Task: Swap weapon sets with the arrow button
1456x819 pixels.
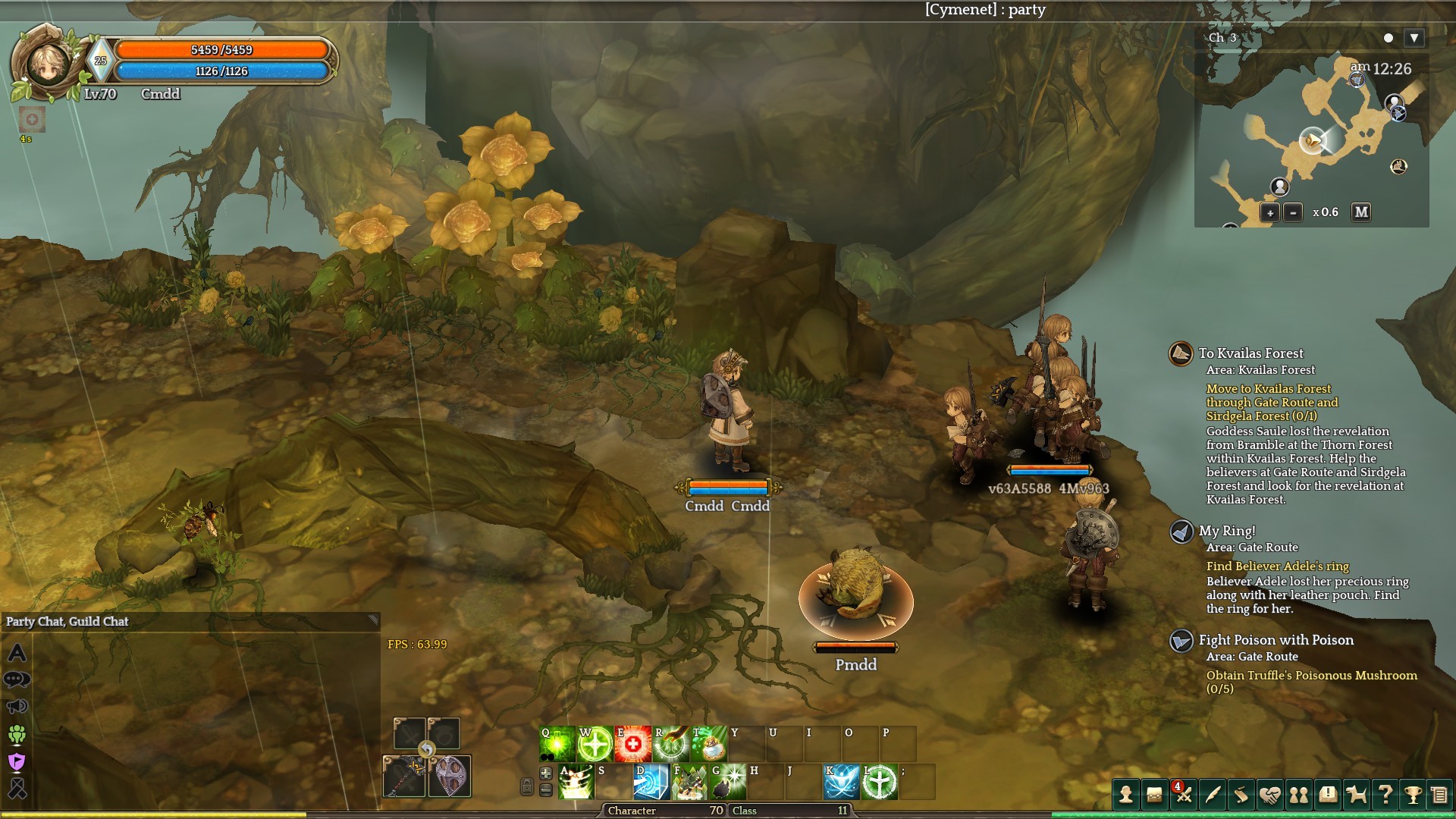Action: tap(427, 750)
